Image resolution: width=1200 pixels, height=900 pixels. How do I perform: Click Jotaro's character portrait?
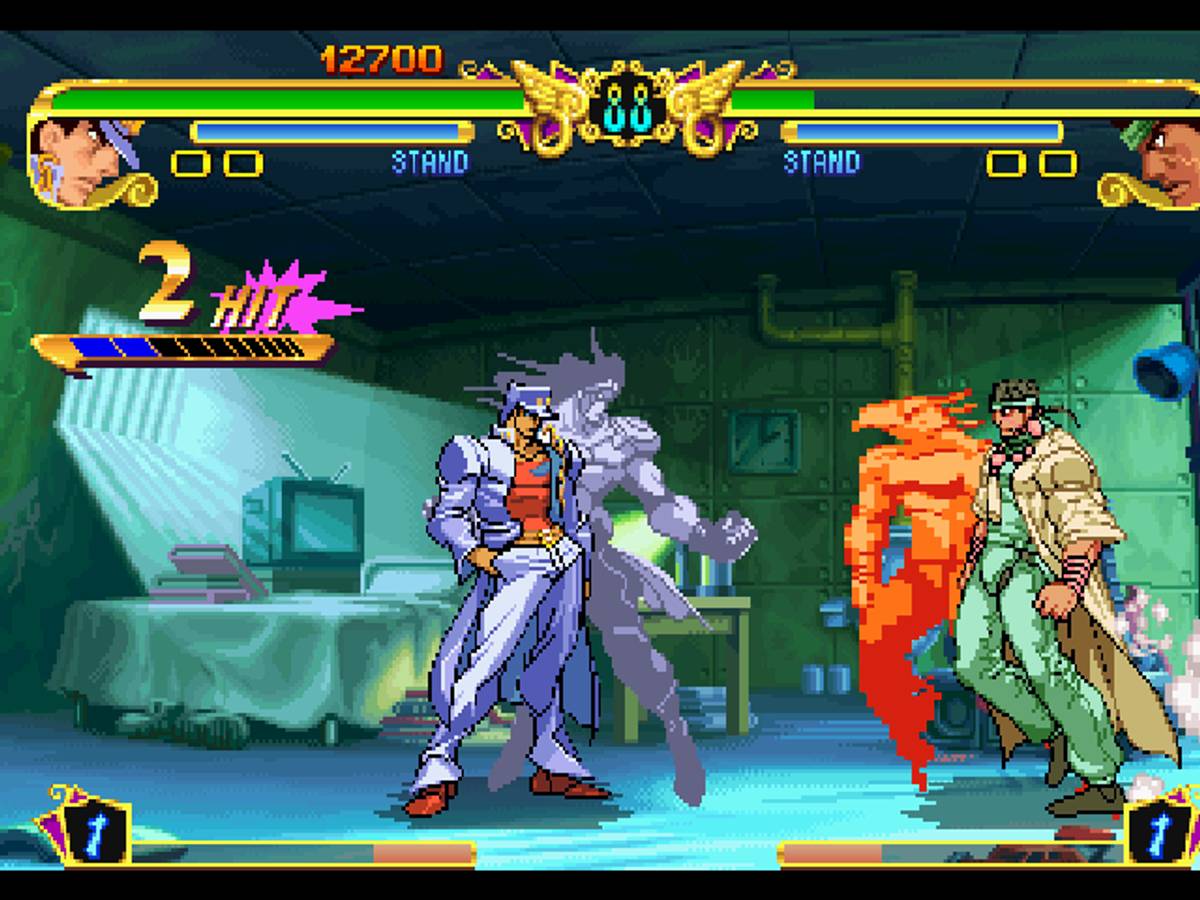point(82,162)
